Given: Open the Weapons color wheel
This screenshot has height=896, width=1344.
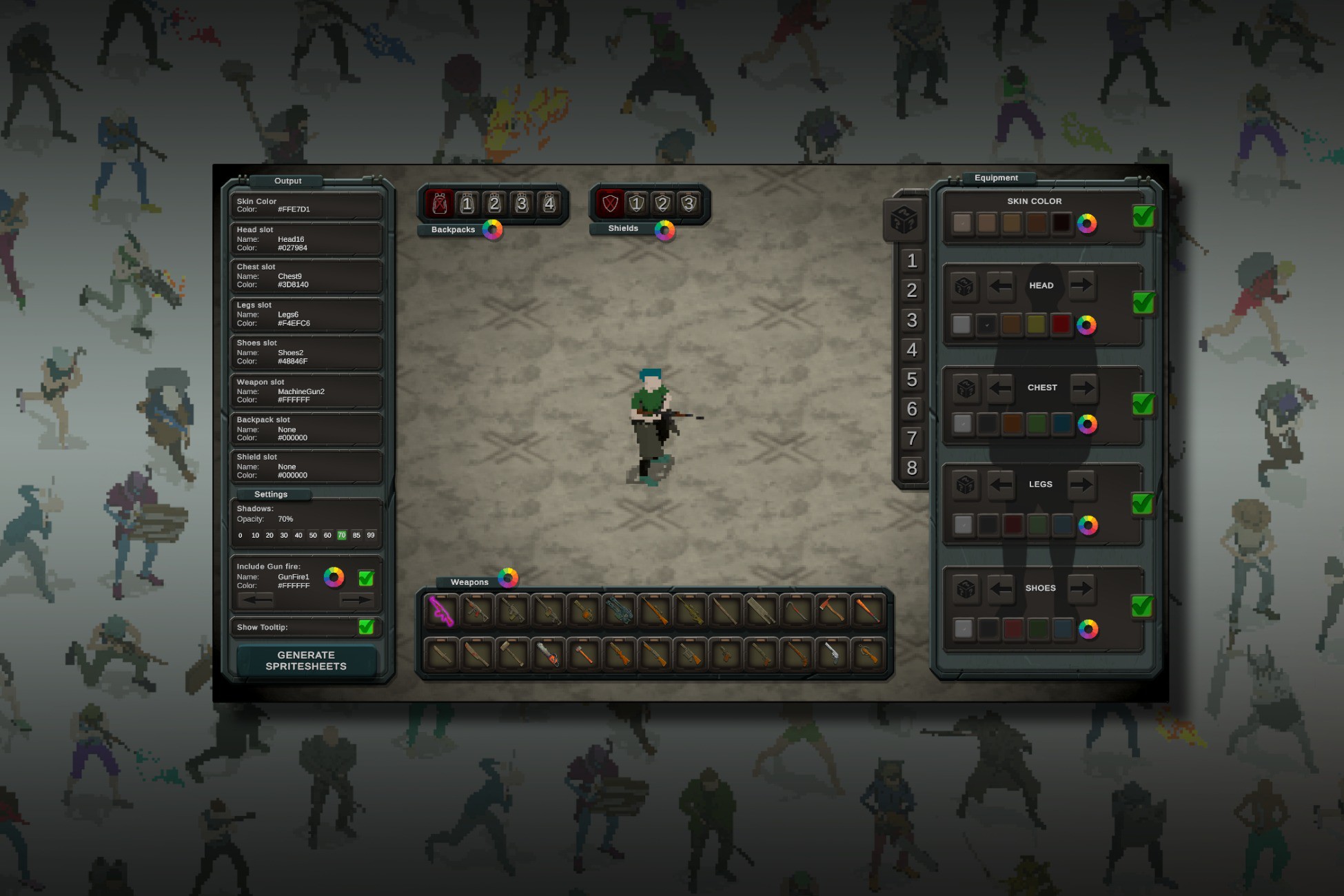Looking at the screenshot, I should (509, 579).
